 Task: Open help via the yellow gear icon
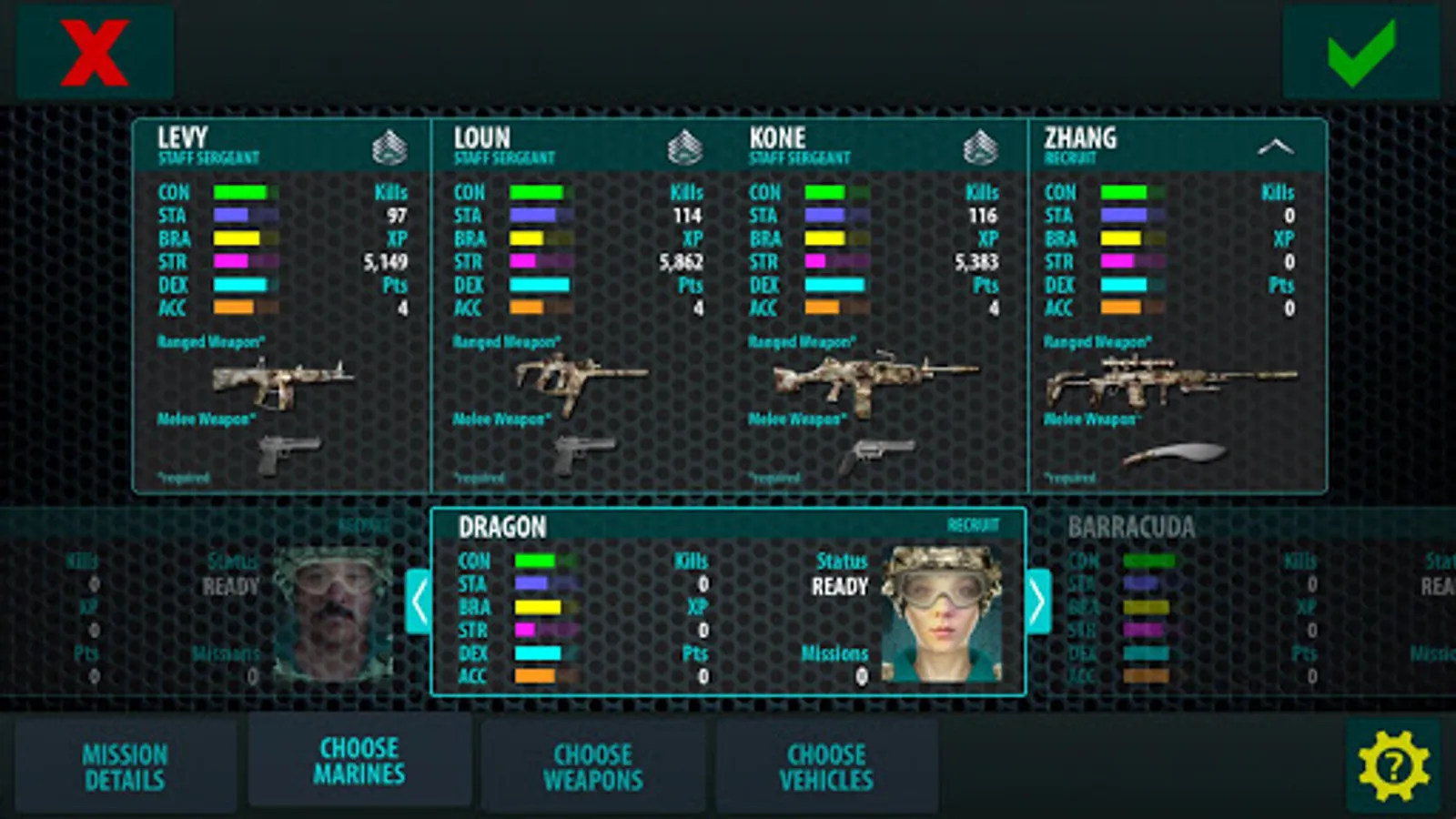(x=1393, y=766)
